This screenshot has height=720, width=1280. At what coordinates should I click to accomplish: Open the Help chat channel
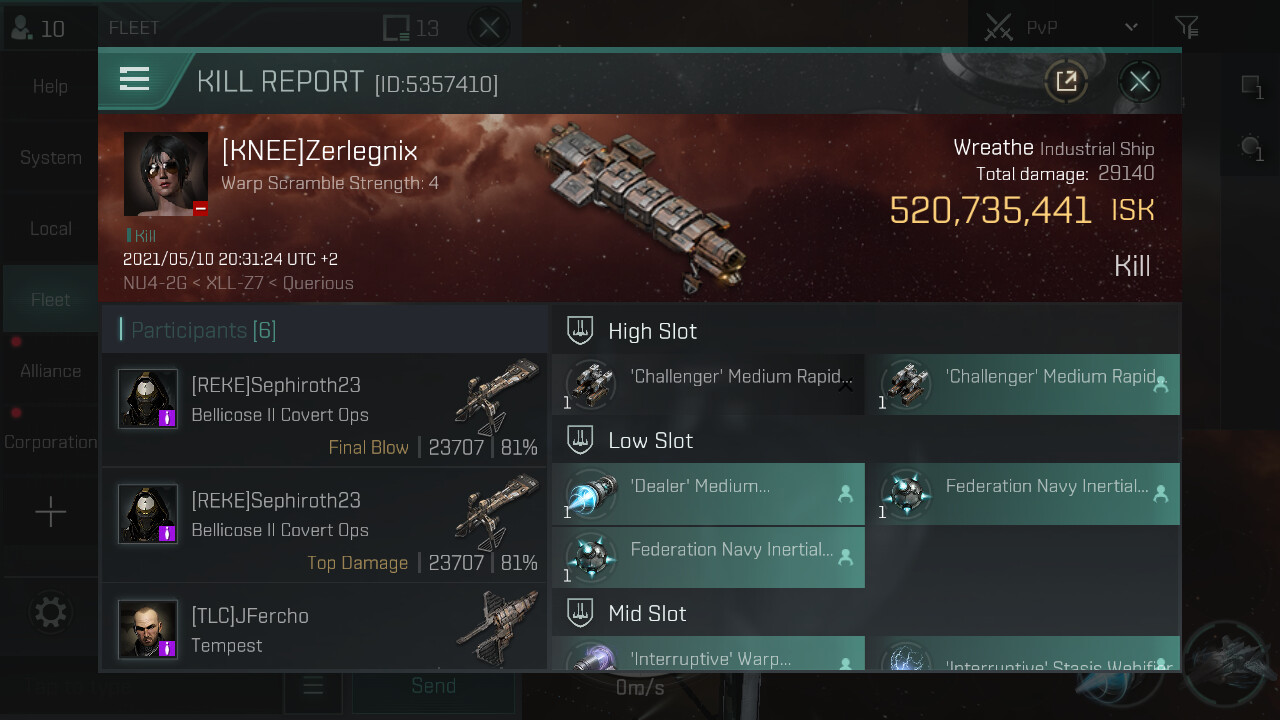50,87
